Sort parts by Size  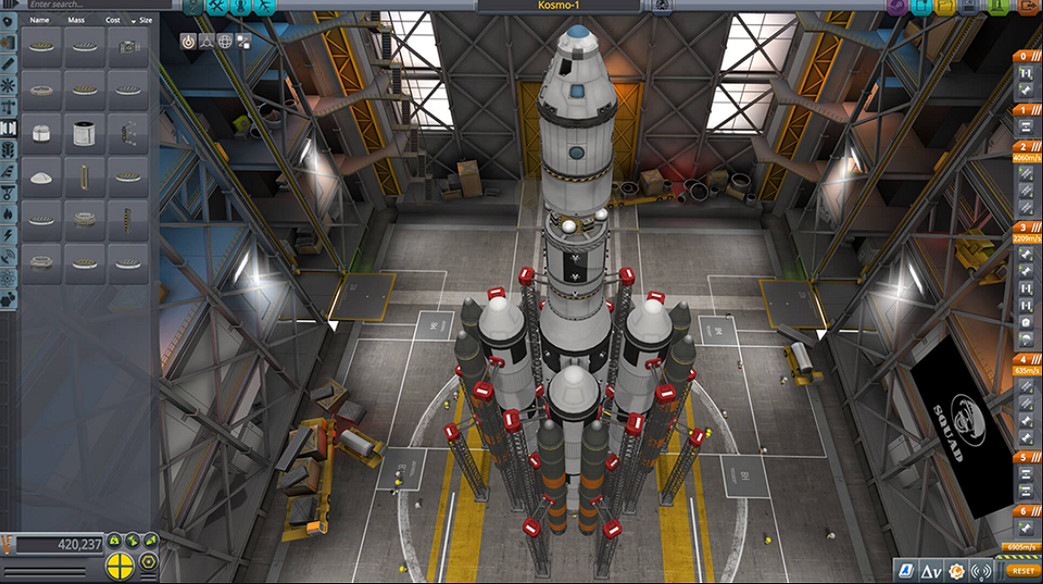pyautogui.click(x=146, y=20)
